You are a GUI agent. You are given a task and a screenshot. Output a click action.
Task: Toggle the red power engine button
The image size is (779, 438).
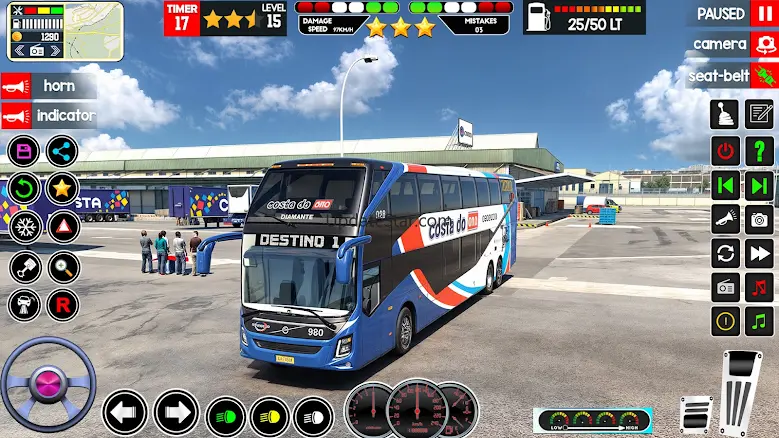pos(725,151)
